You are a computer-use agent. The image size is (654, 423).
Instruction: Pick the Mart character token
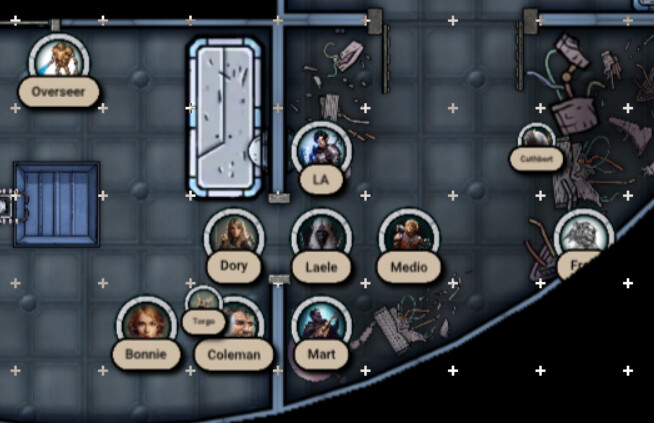321,325
